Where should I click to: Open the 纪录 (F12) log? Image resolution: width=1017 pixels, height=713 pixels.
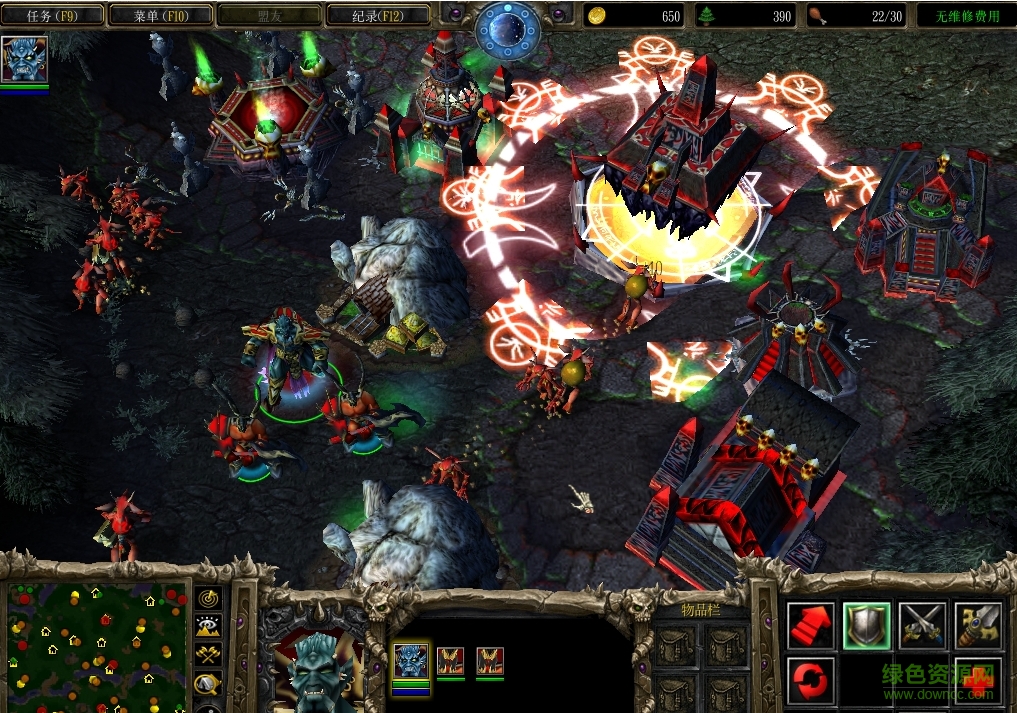coord(377,15)
